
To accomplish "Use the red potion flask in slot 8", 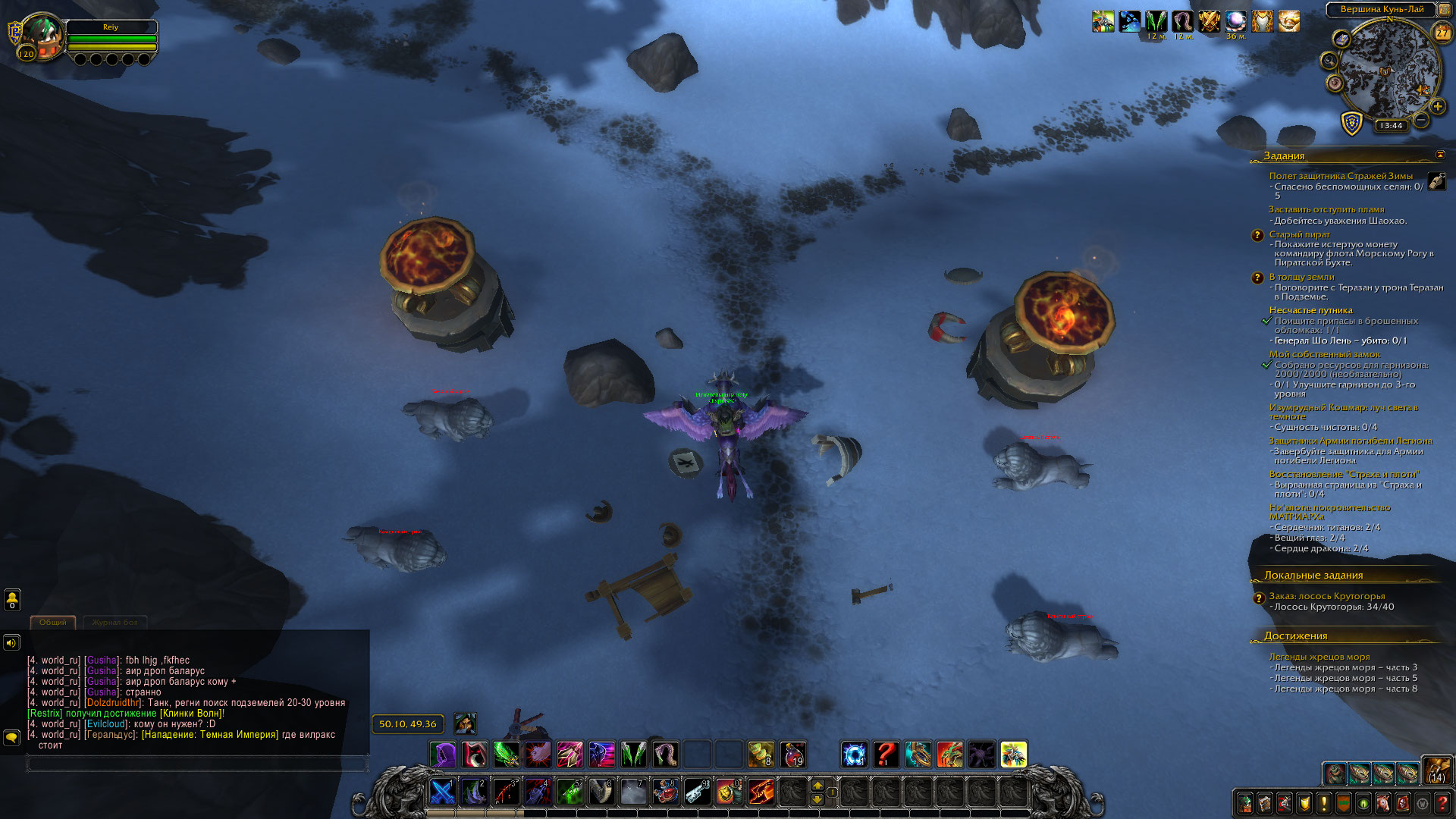I will point(665,792).
